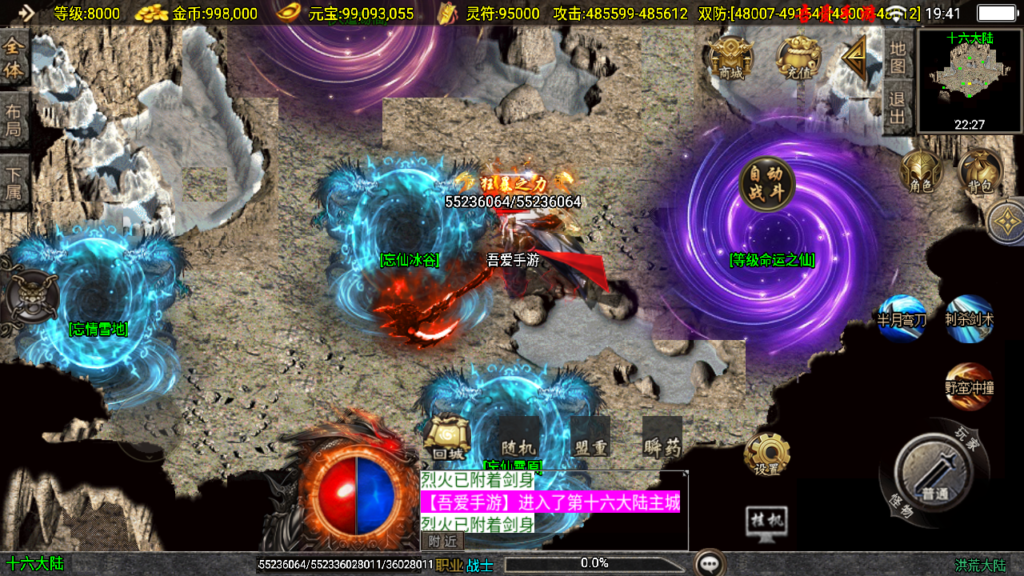The image size is (1024, 576).
Task: Click the 挂机 idle mode button
Action: pos(766,522)
